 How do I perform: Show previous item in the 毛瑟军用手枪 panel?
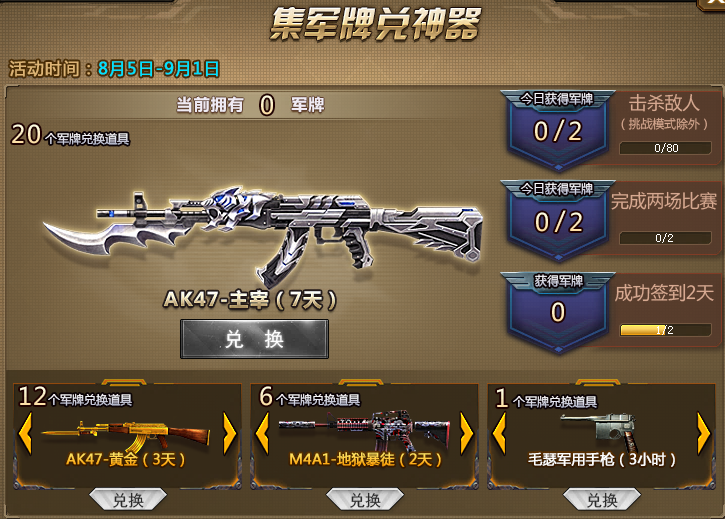[x=500, y=433]
